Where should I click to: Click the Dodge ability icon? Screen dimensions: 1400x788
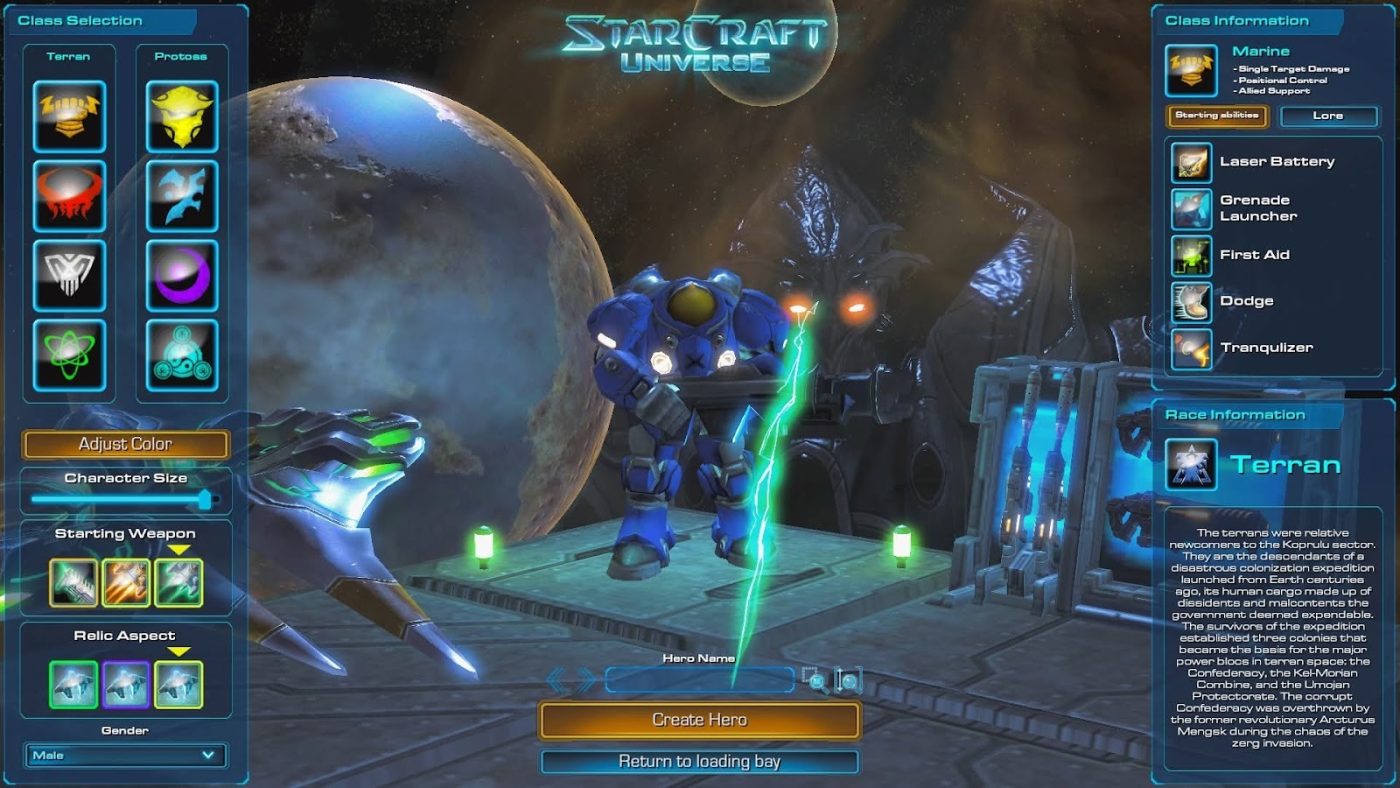1192,300
